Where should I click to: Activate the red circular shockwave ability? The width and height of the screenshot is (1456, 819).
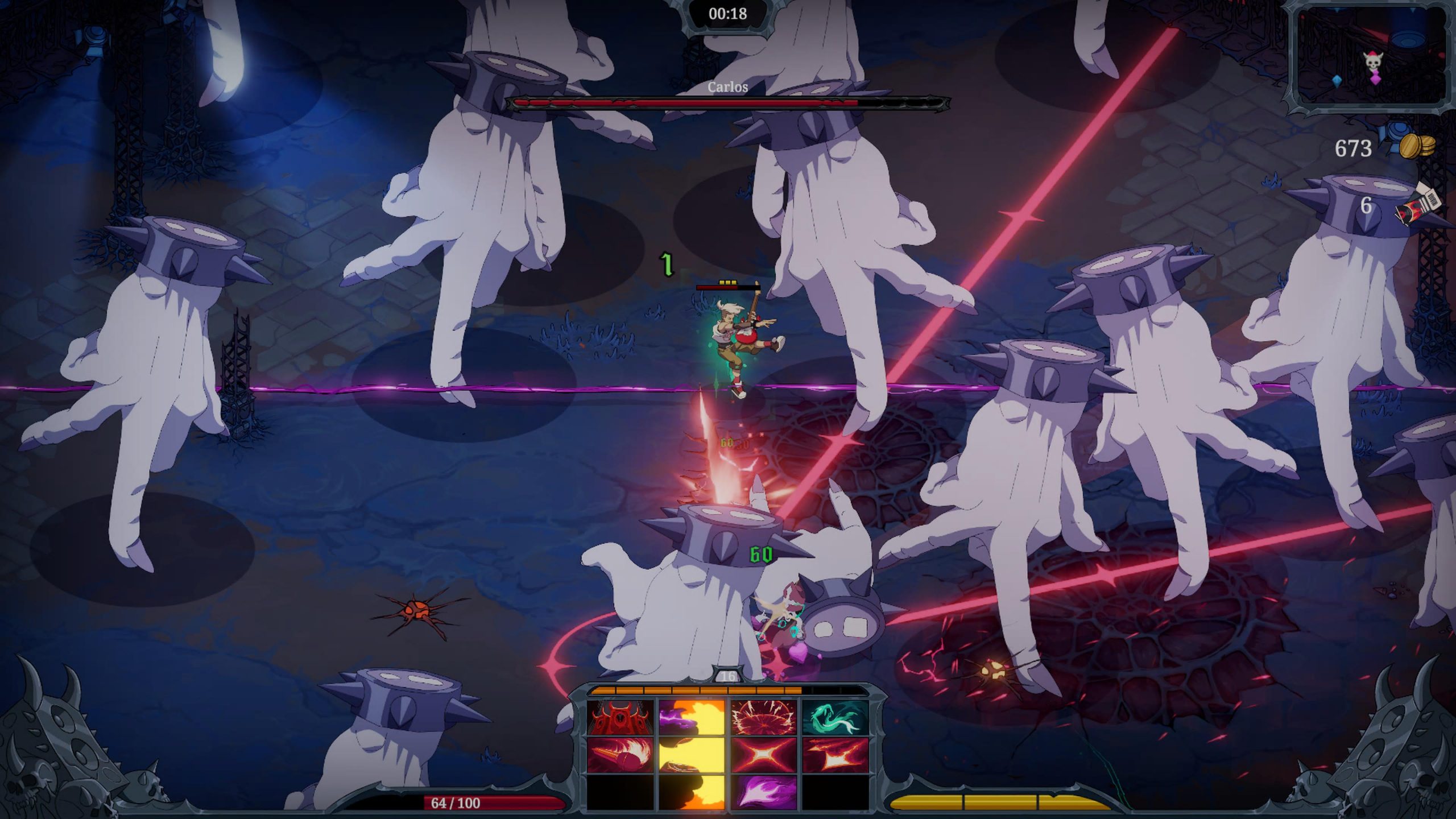coord(763,717)
